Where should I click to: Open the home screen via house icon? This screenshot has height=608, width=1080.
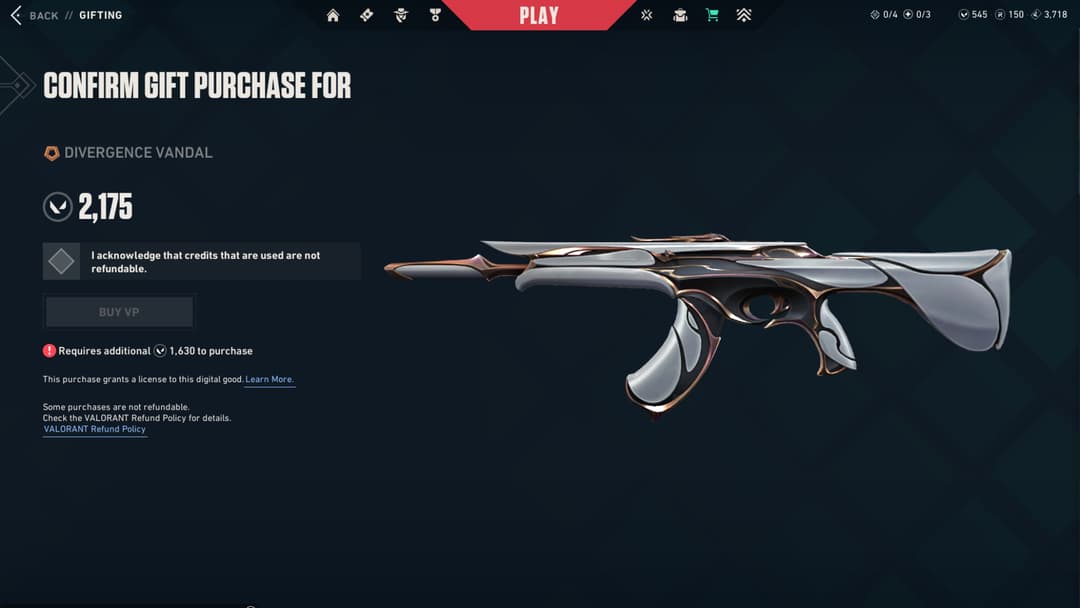[333, 15]
